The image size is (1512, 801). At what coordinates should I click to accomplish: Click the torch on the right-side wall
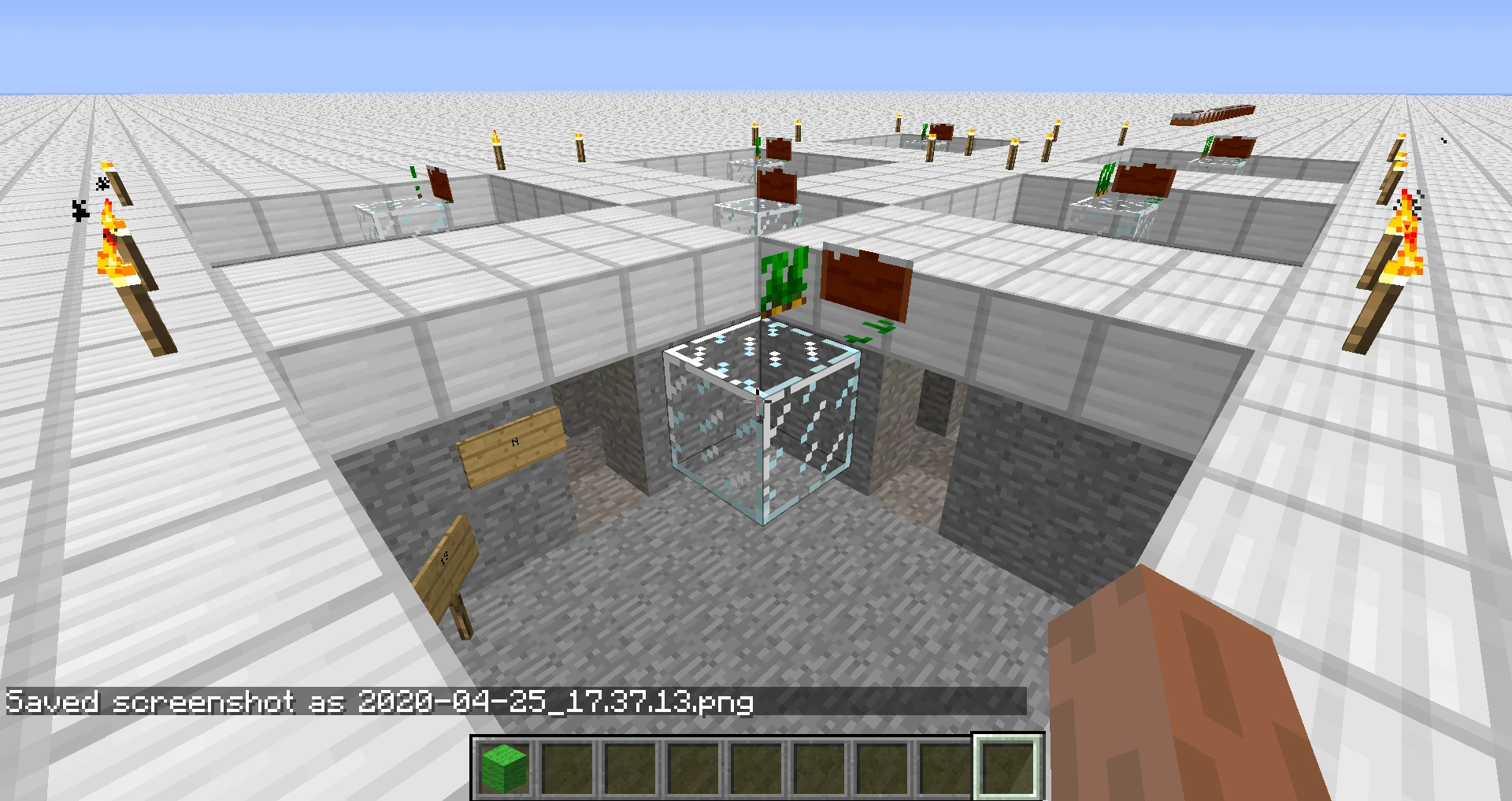pos(1406,236)
